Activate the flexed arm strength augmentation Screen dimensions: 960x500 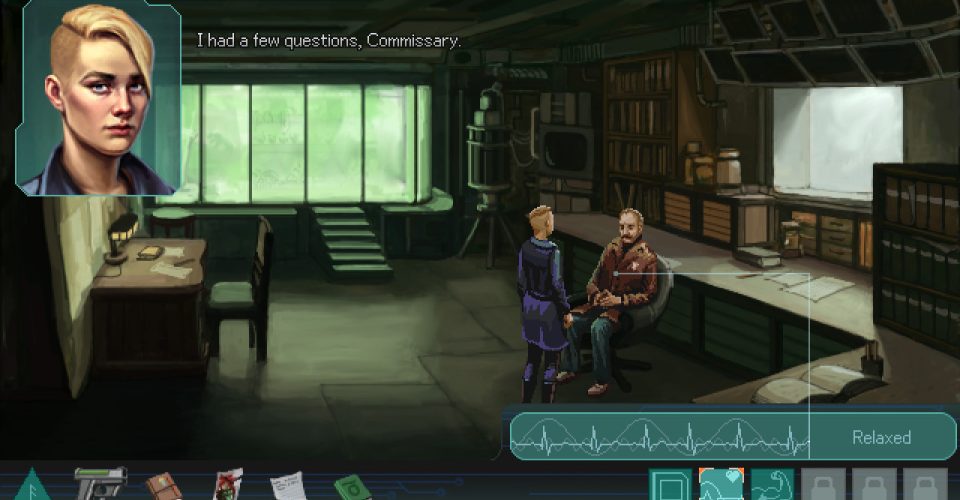pyautogui.click(x=772, y=485)
